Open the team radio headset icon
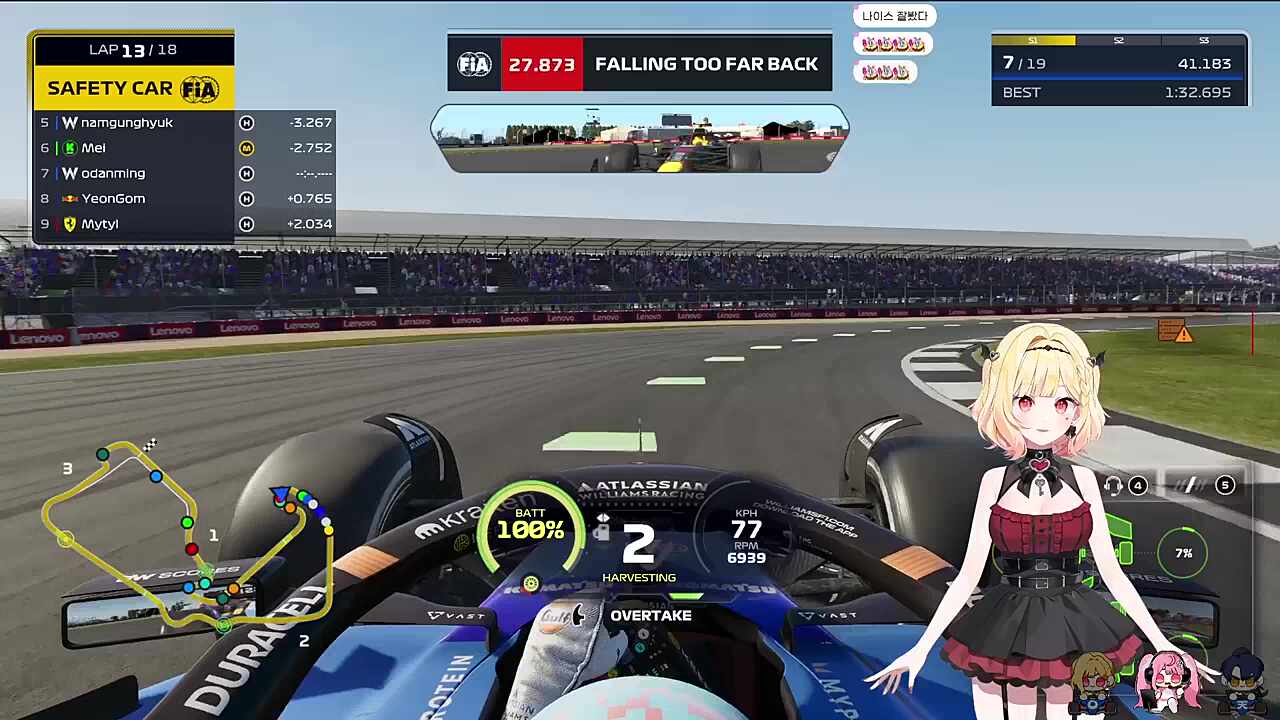 [1113, 486]
